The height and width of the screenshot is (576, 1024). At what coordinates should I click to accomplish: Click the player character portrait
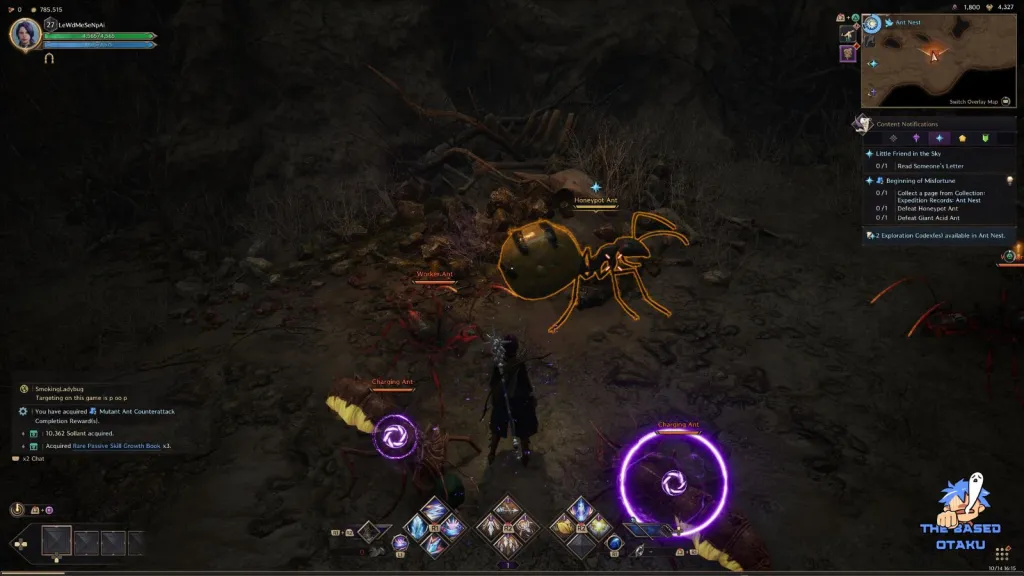[x=24, y=34]
